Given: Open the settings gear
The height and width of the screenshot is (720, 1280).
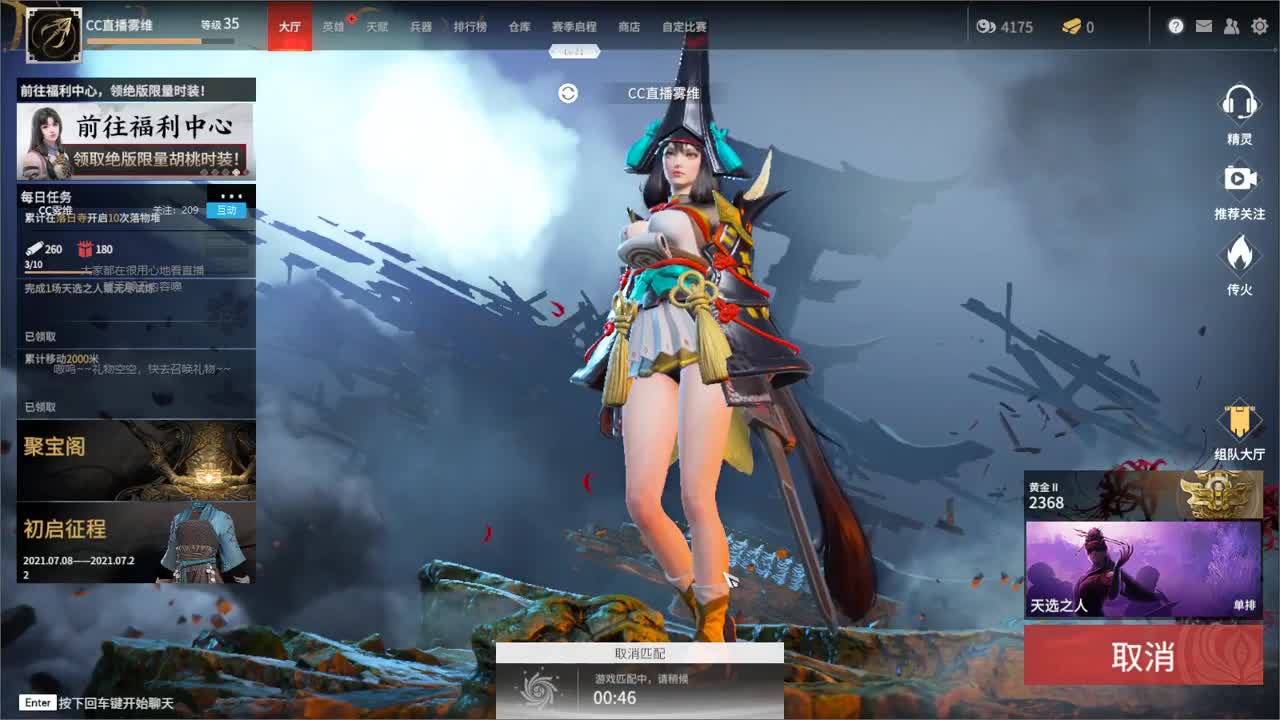Looking at the screenshot, I should 1260,26.
